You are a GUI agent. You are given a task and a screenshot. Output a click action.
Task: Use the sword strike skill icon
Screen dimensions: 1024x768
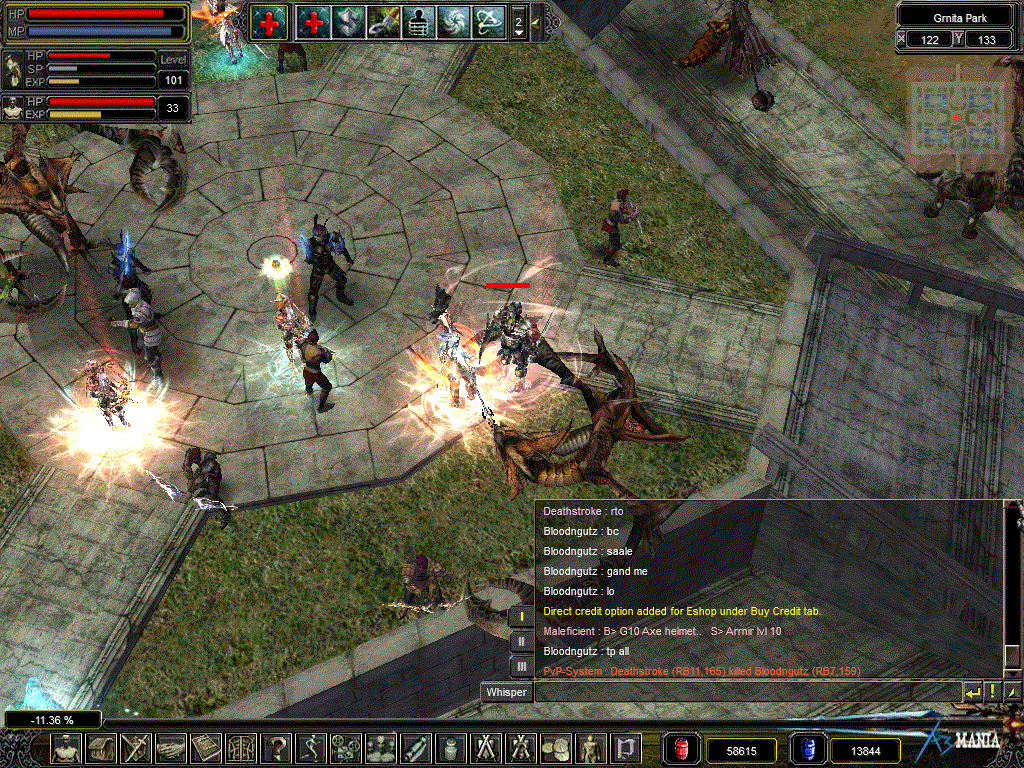pos(383,22)
